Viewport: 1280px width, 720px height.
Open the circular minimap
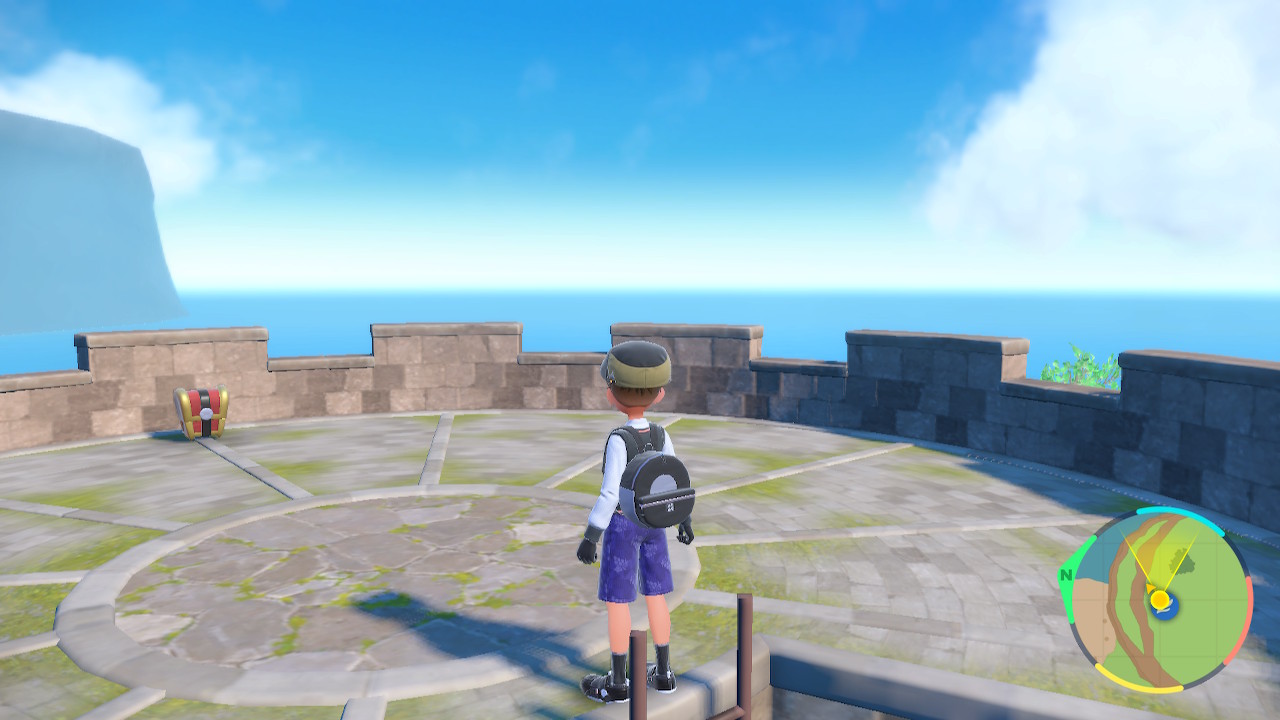(1157, 600)
